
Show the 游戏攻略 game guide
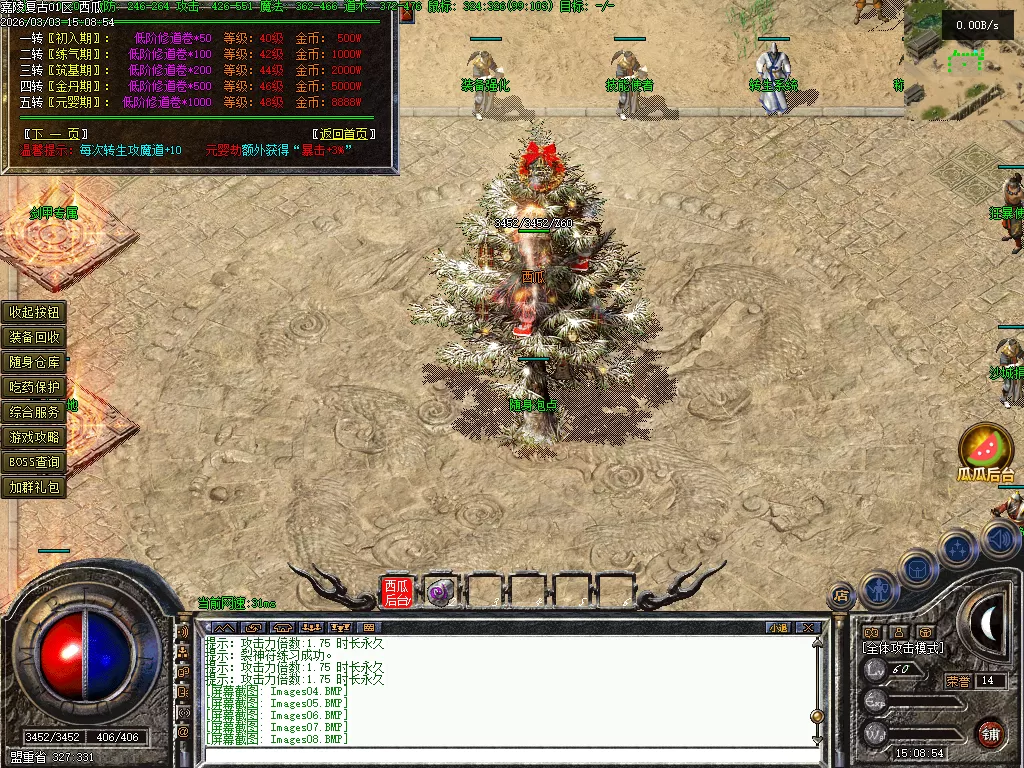click(x=35, y=437)
